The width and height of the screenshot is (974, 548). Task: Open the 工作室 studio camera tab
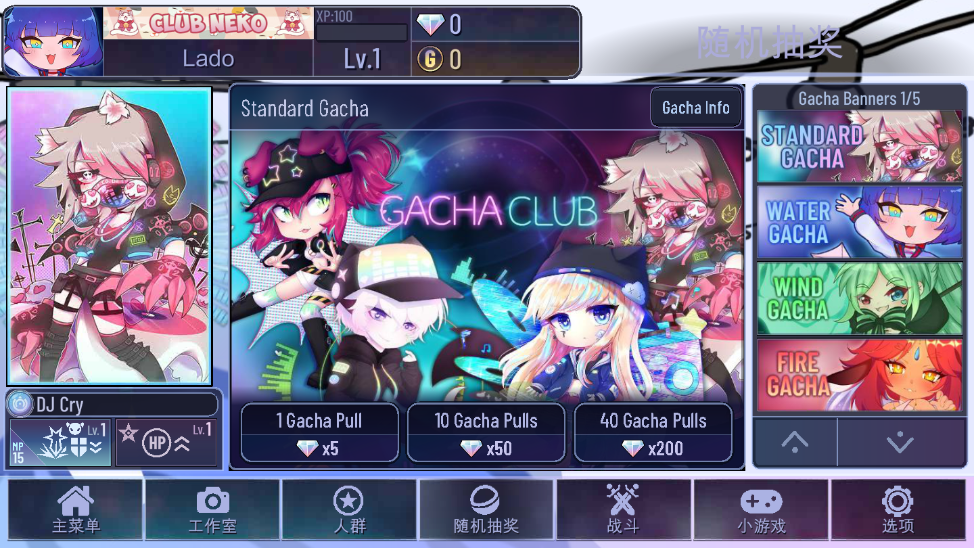(x=212, y=510)
